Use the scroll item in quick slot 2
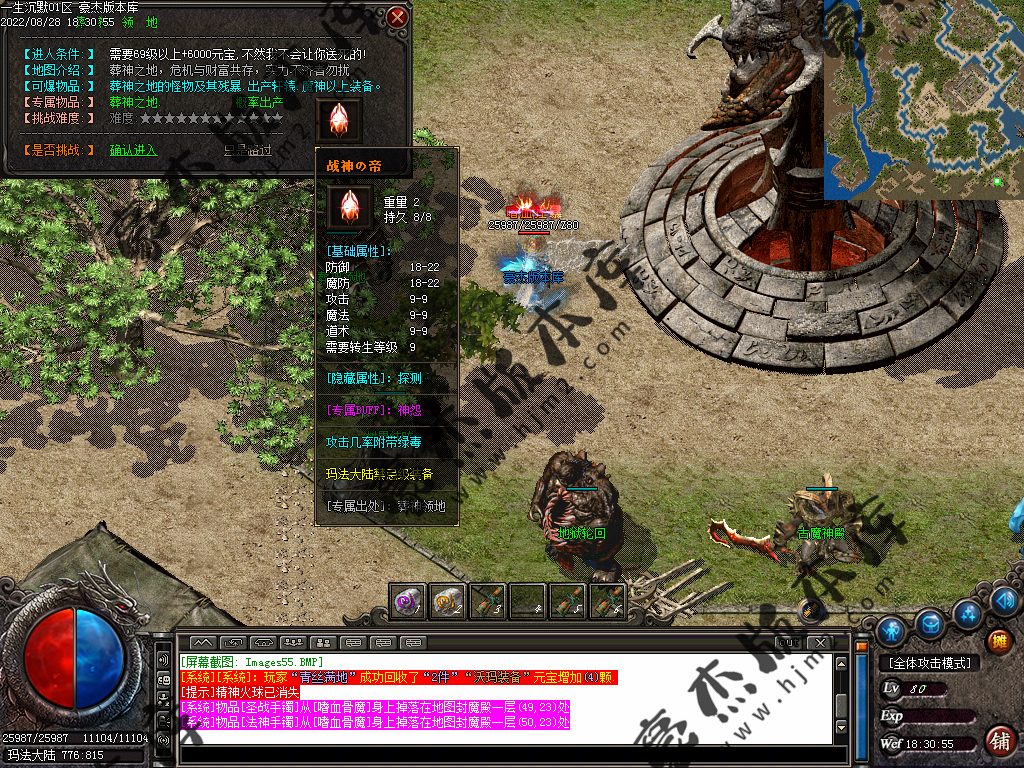This screenshot has height=768, width=1024. pos(447,600)
